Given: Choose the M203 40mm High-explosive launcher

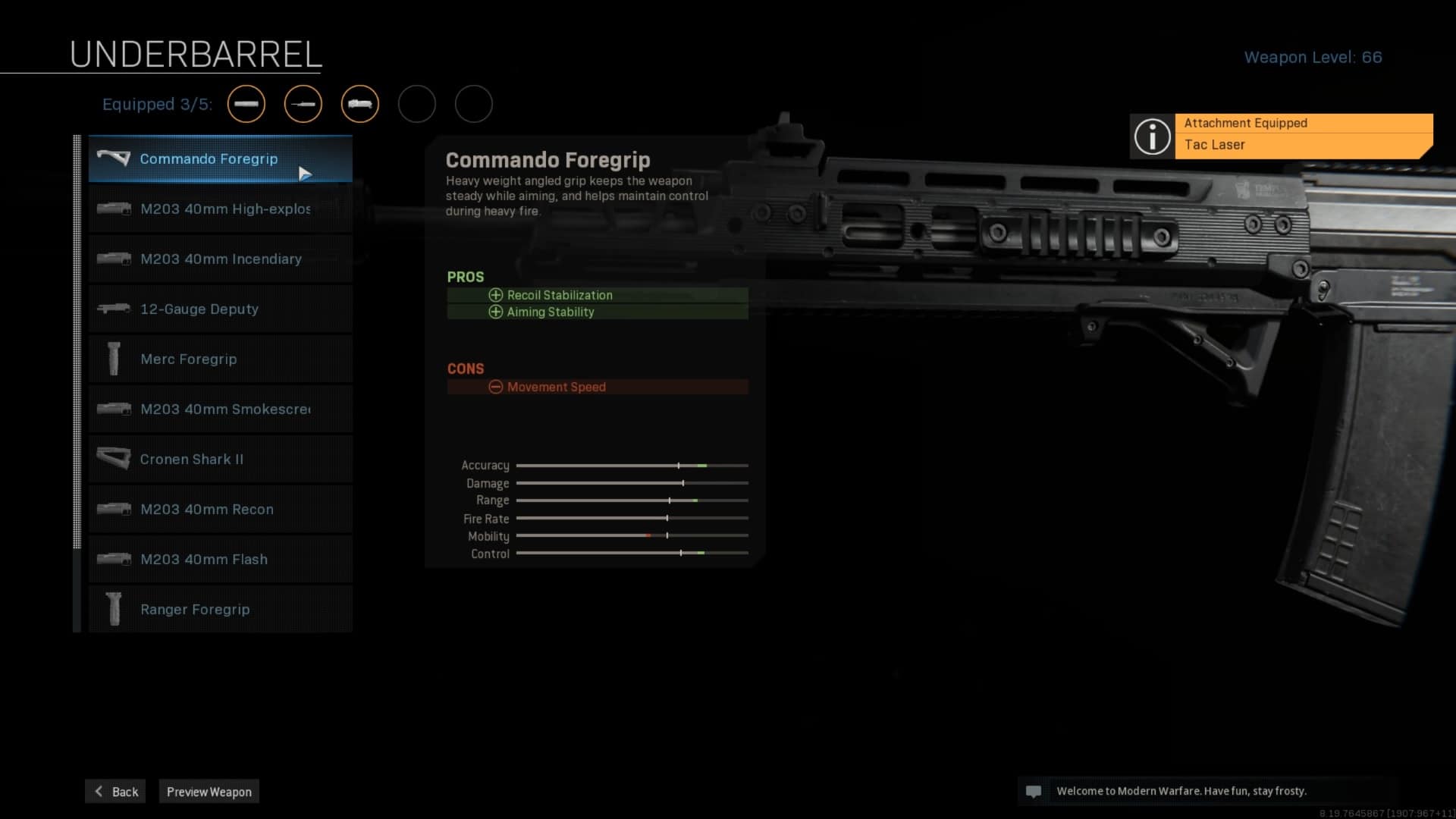Looking at the screenshot, I should [x=220, y=209].
